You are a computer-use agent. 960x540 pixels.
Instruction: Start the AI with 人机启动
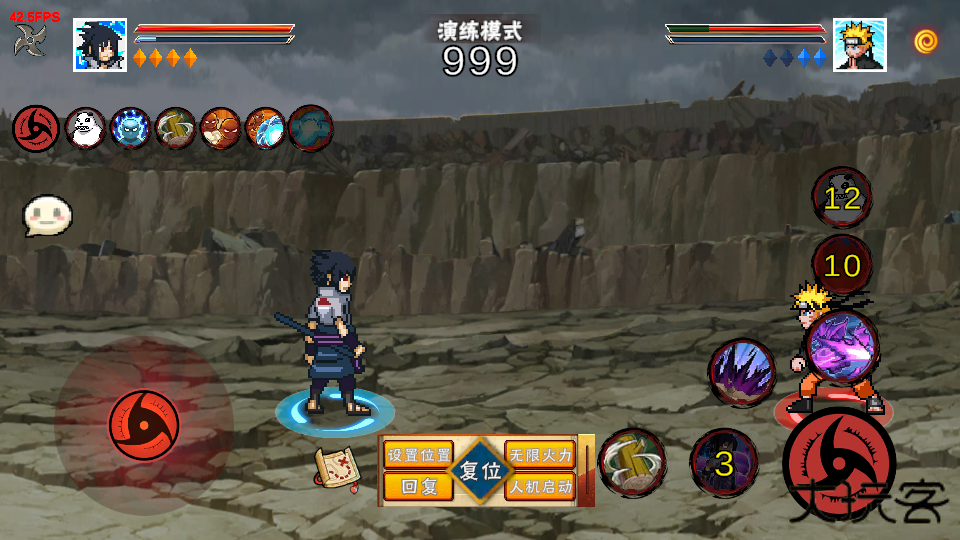click(540, 487)
